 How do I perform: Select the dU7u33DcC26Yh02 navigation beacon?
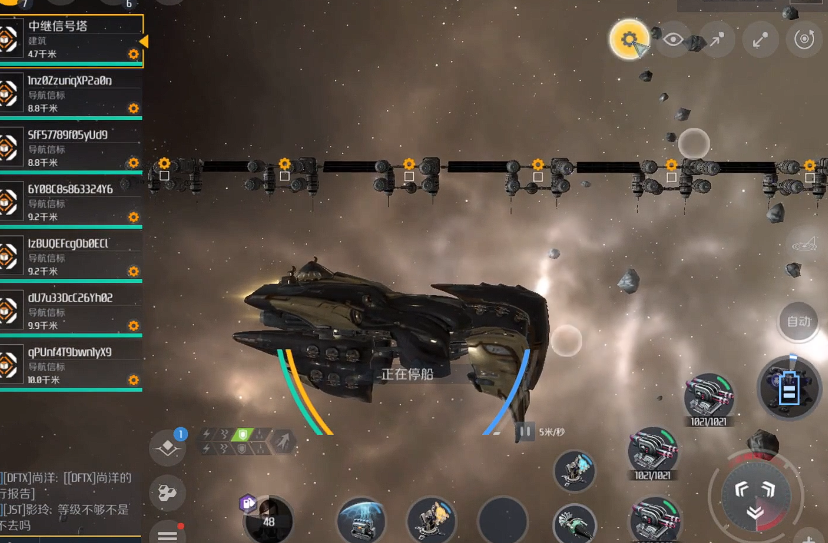[x=70, y=311]
